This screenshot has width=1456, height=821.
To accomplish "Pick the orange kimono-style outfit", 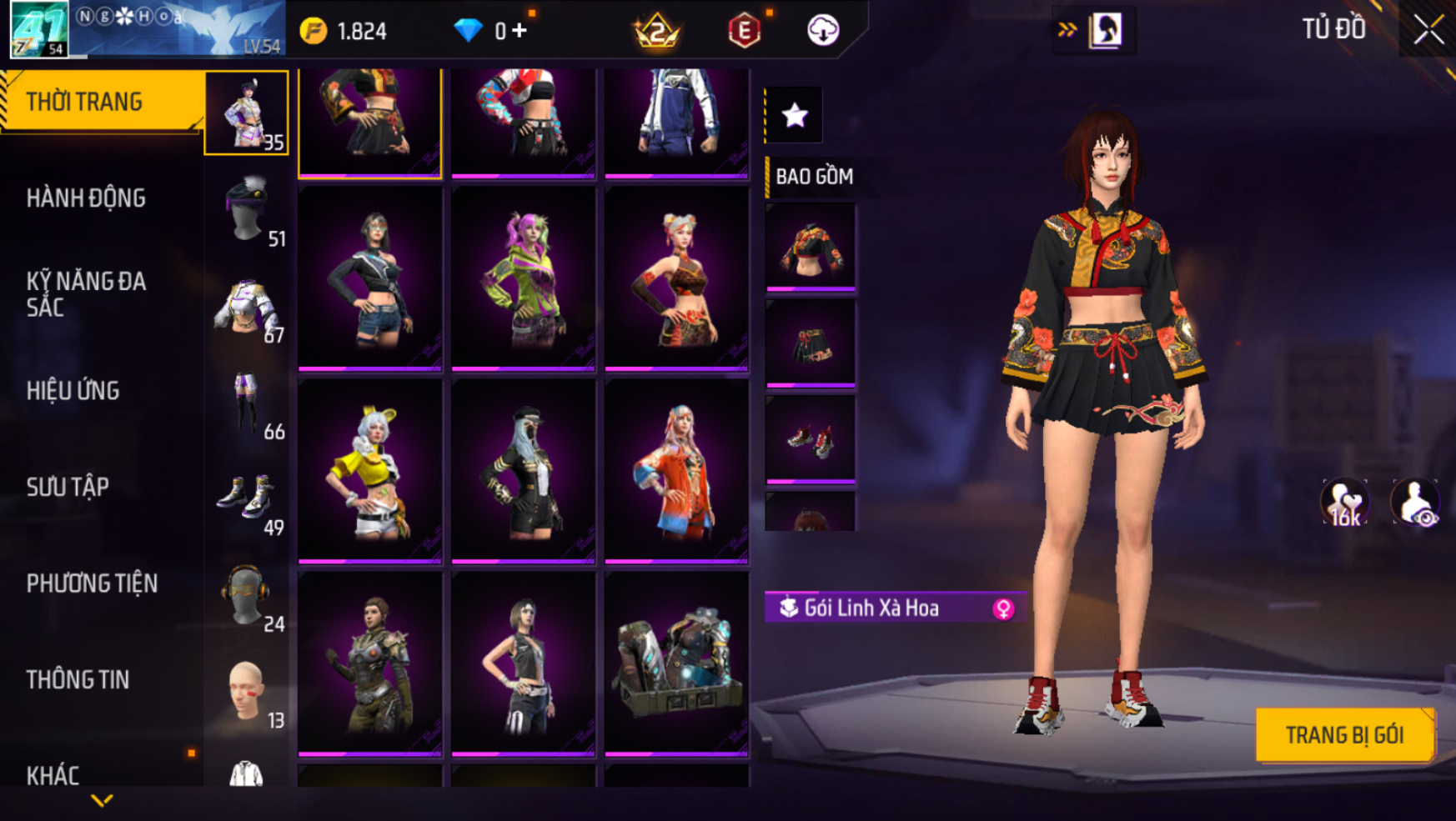I will tap(676, 471).
